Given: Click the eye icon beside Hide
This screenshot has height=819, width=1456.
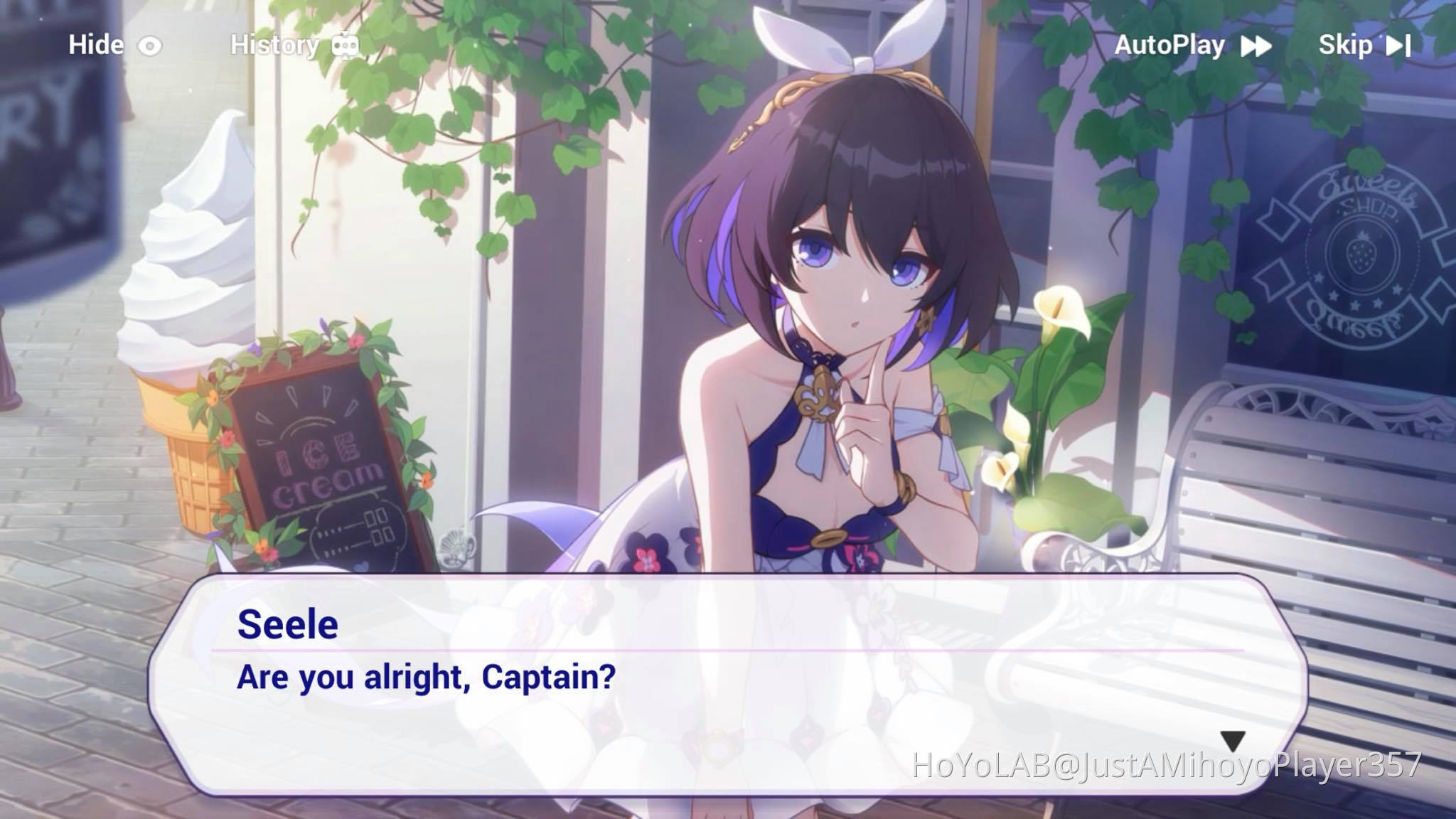Looking at the screenshot, I should tap(150, 45).
